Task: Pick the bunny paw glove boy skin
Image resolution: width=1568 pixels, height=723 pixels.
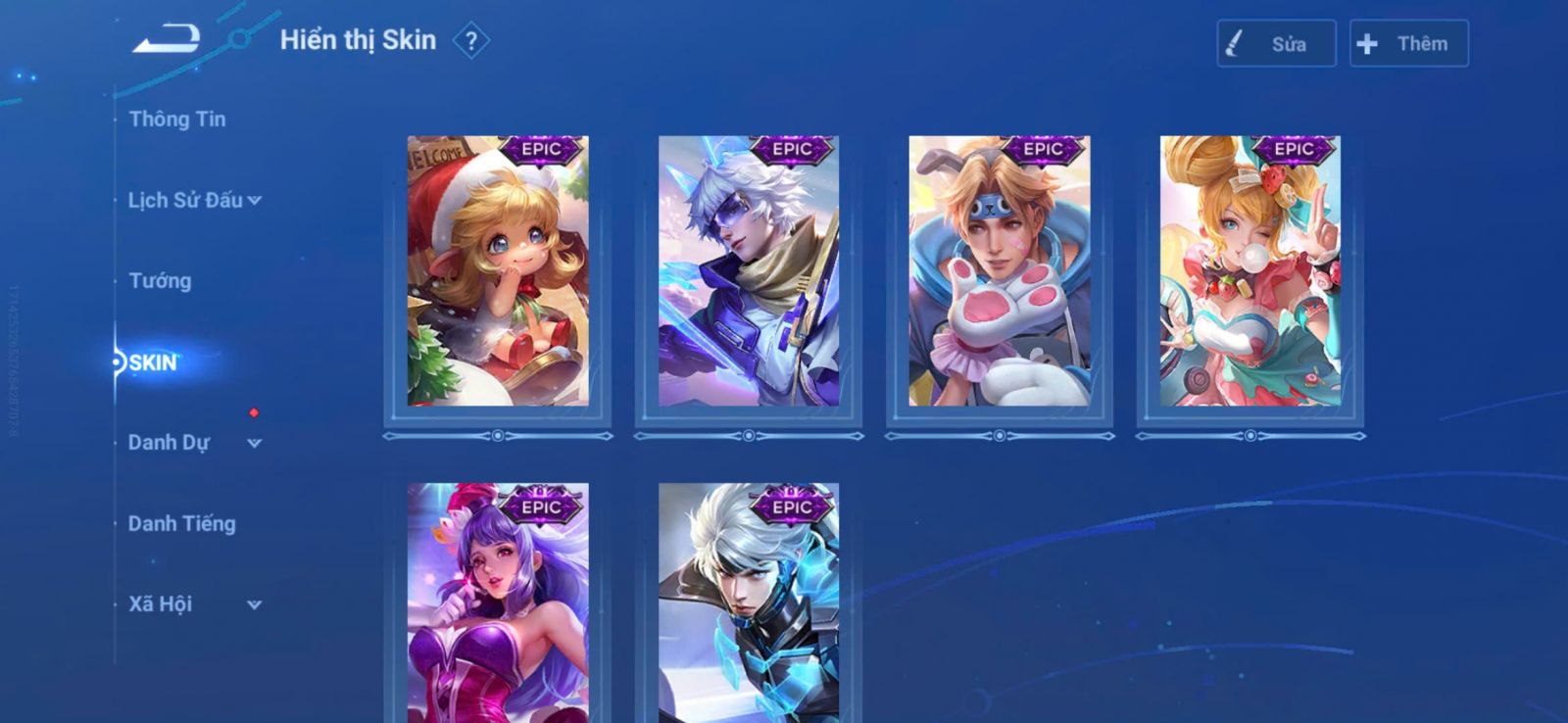Action: (1000, 271)
